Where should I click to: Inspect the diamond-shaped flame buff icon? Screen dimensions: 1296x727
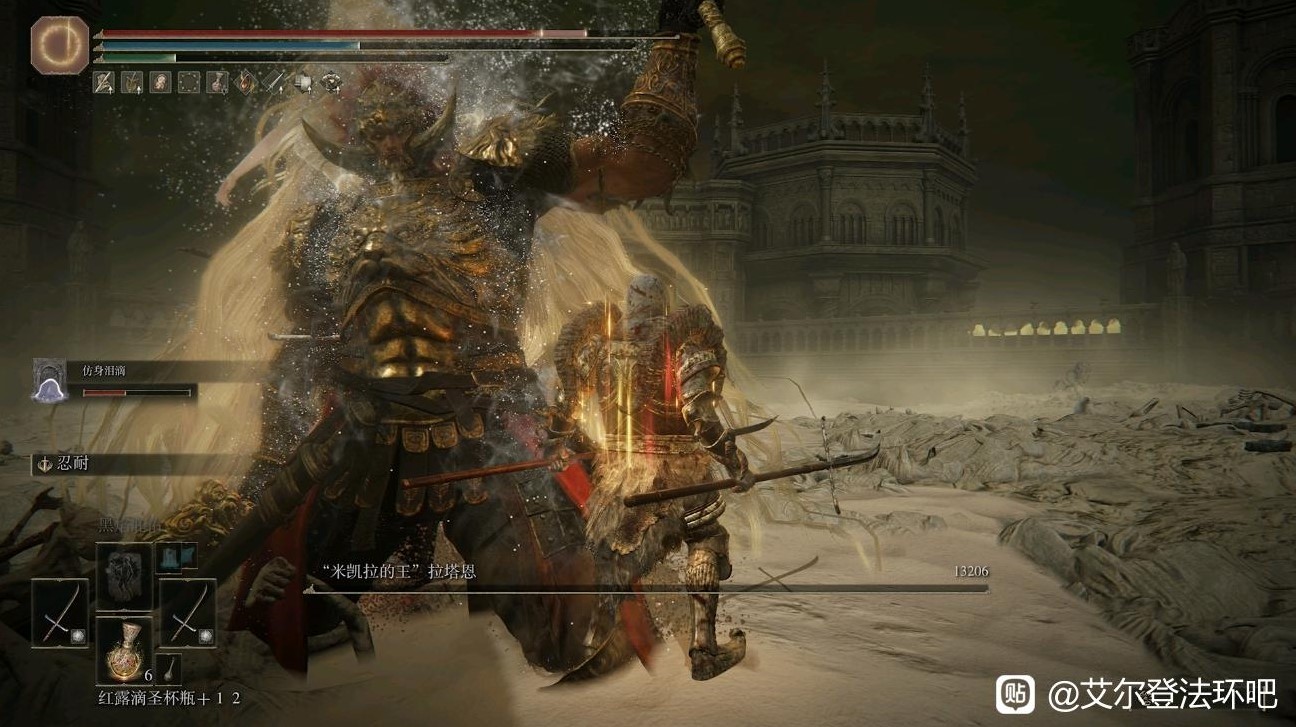(246, 82)
